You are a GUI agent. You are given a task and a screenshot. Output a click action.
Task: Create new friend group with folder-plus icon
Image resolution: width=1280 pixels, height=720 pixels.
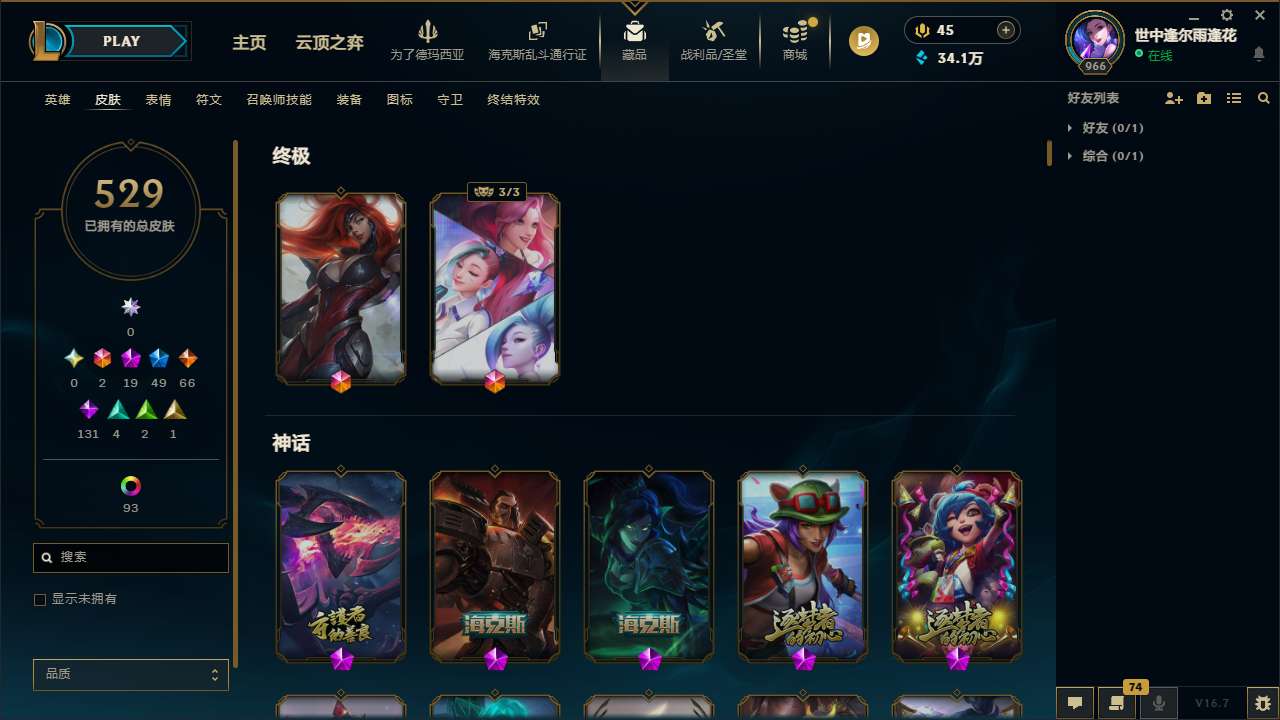coord(1203,98)
